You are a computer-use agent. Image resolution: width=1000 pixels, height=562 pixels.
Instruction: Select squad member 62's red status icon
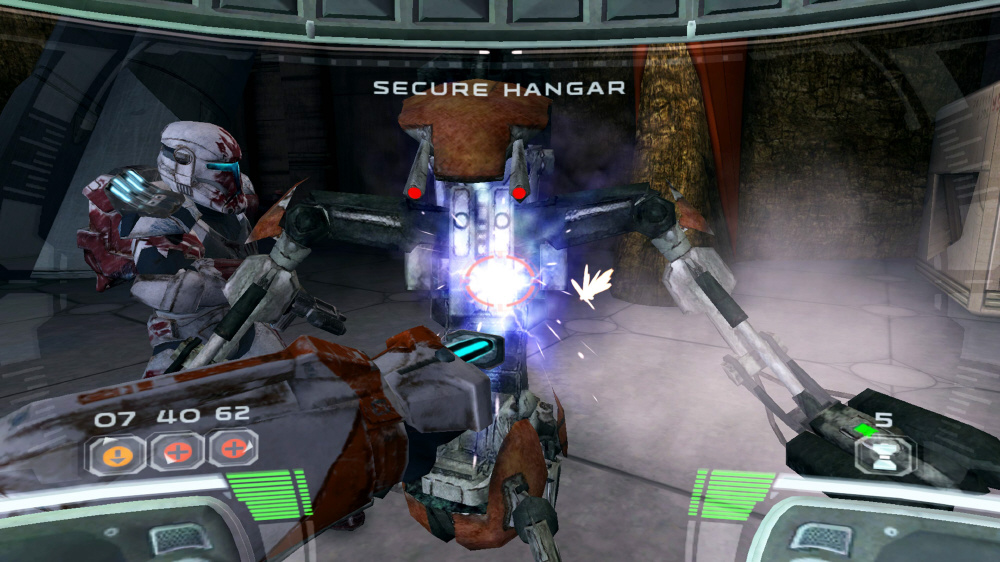point(233,450)
